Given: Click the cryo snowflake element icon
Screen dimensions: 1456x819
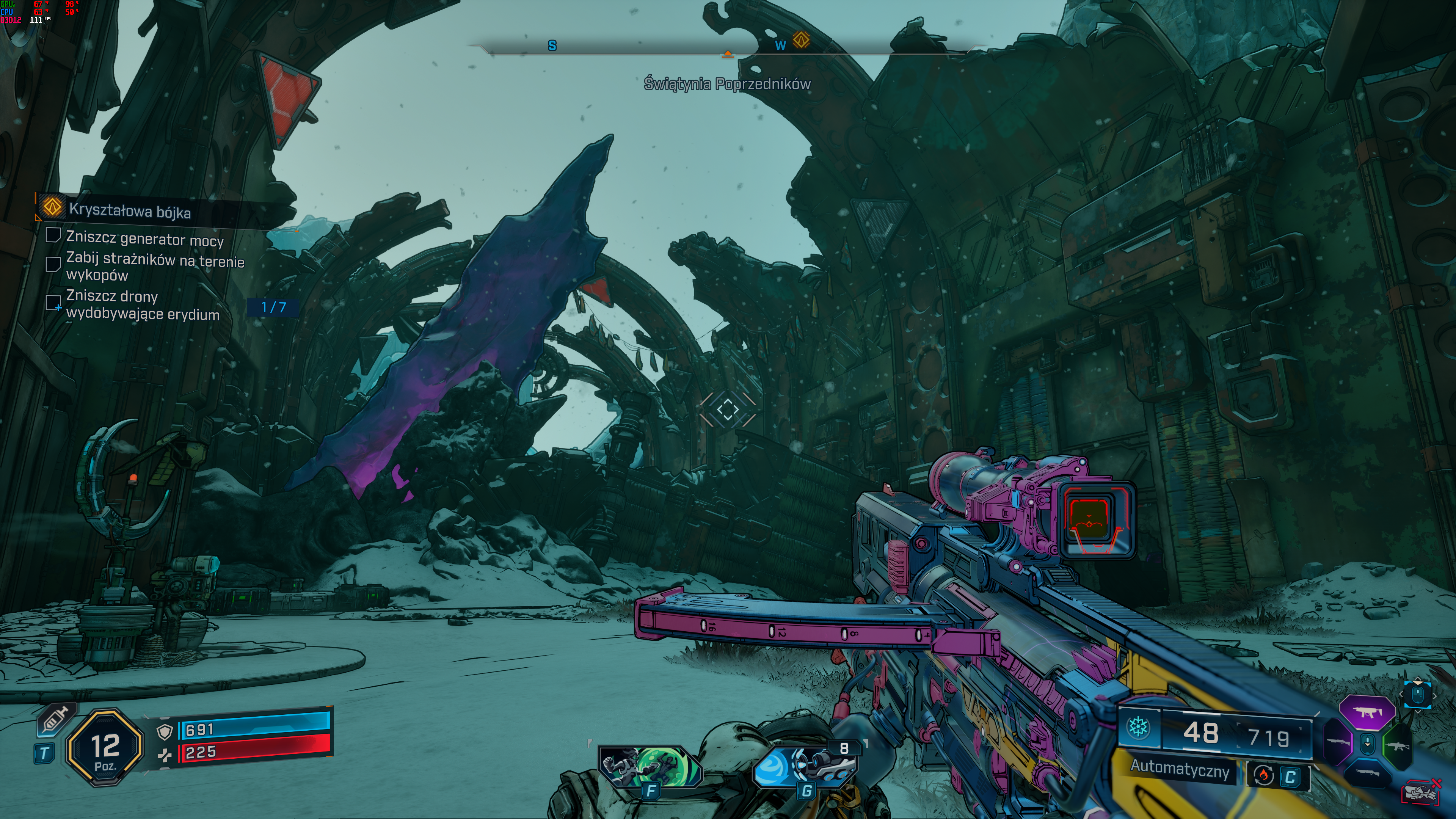Looking at the screenshot, I should click(x=1138, y=728).
